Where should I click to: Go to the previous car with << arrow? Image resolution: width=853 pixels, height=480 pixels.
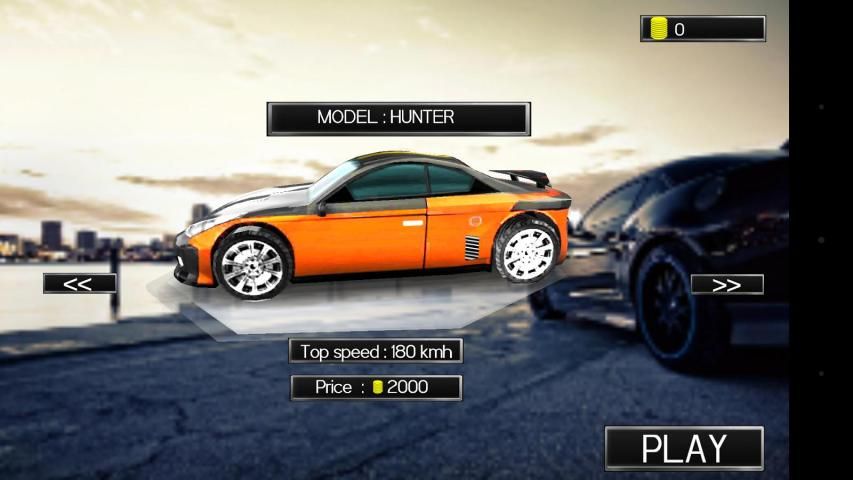[79, 284]
